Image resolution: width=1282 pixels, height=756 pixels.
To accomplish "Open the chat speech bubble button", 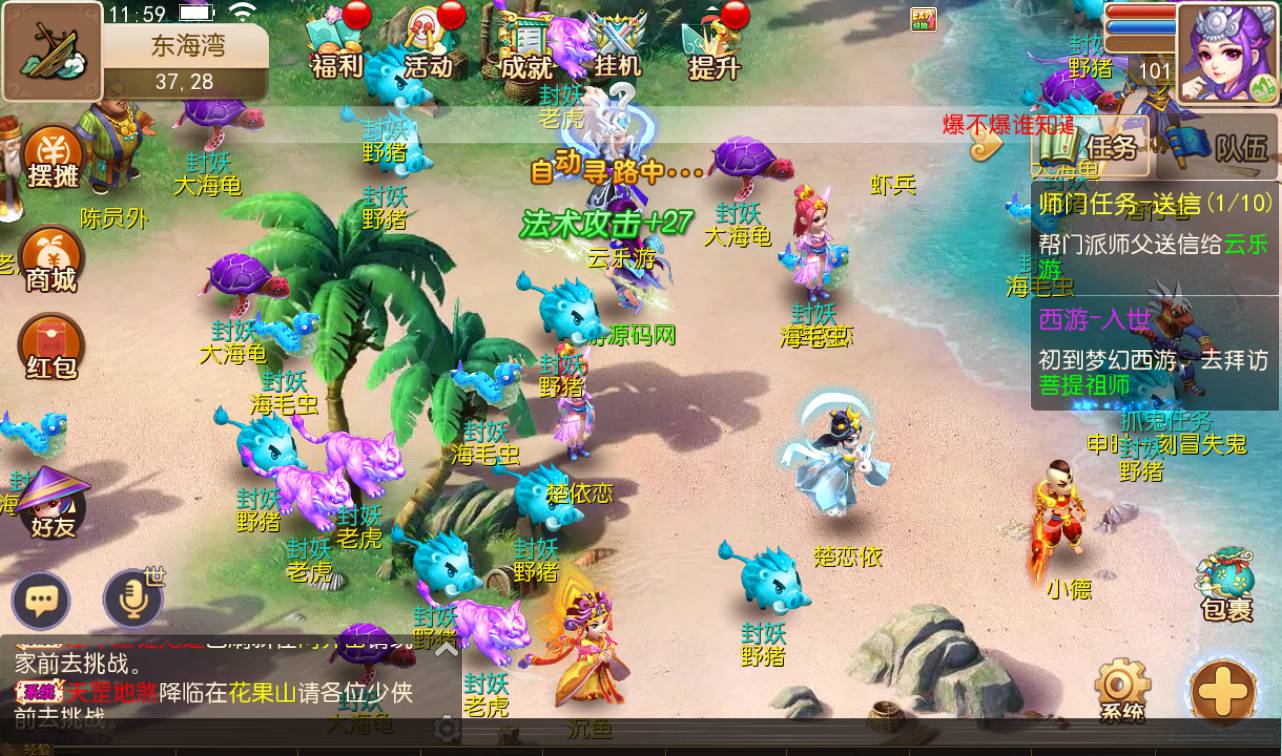I will click(41, 600).
